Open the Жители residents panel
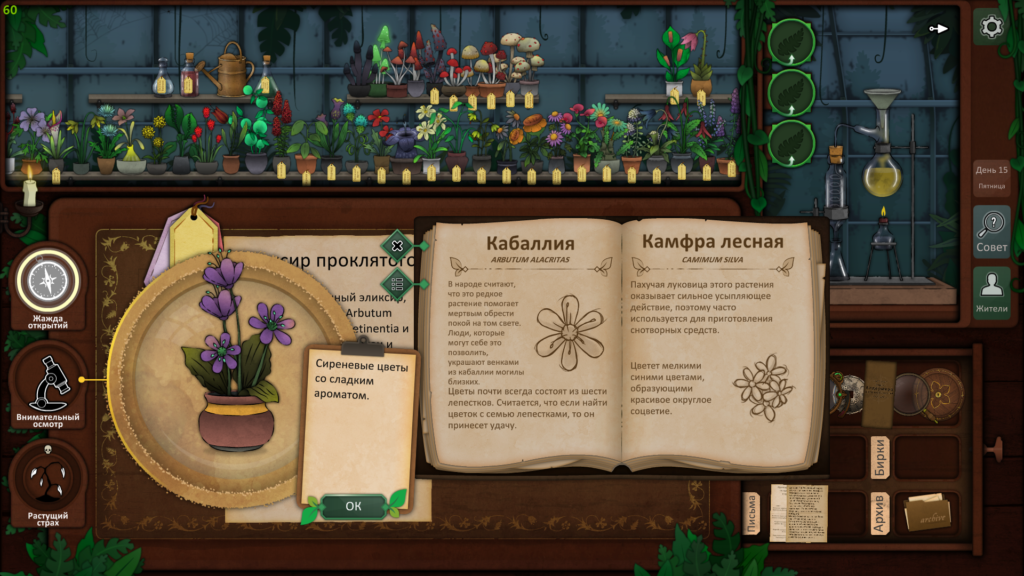 click(991, 293)
